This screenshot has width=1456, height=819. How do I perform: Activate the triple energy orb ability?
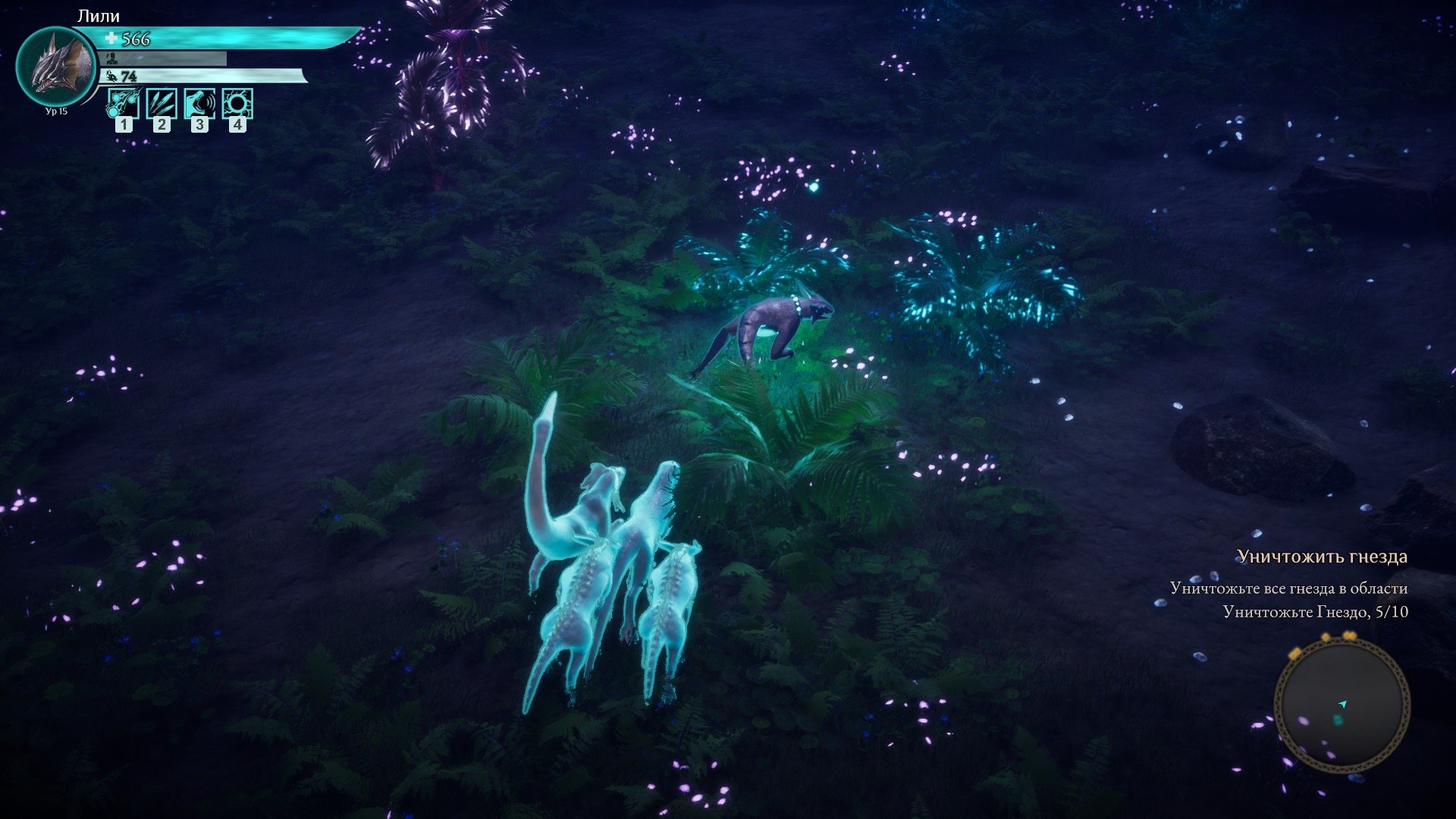click(124, 104)
